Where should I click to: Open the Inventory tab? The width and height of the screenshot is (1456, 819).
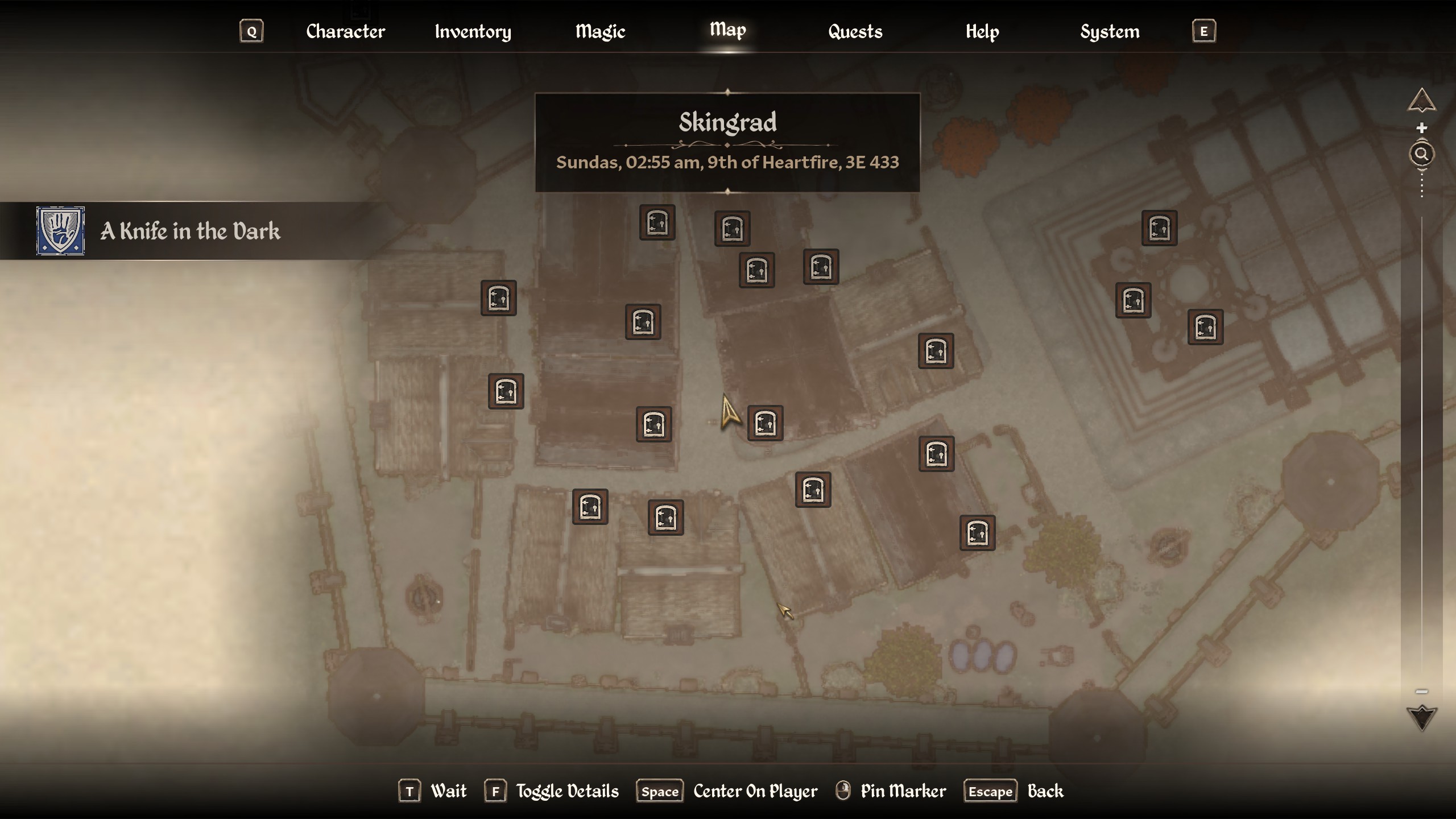(473, 31)
